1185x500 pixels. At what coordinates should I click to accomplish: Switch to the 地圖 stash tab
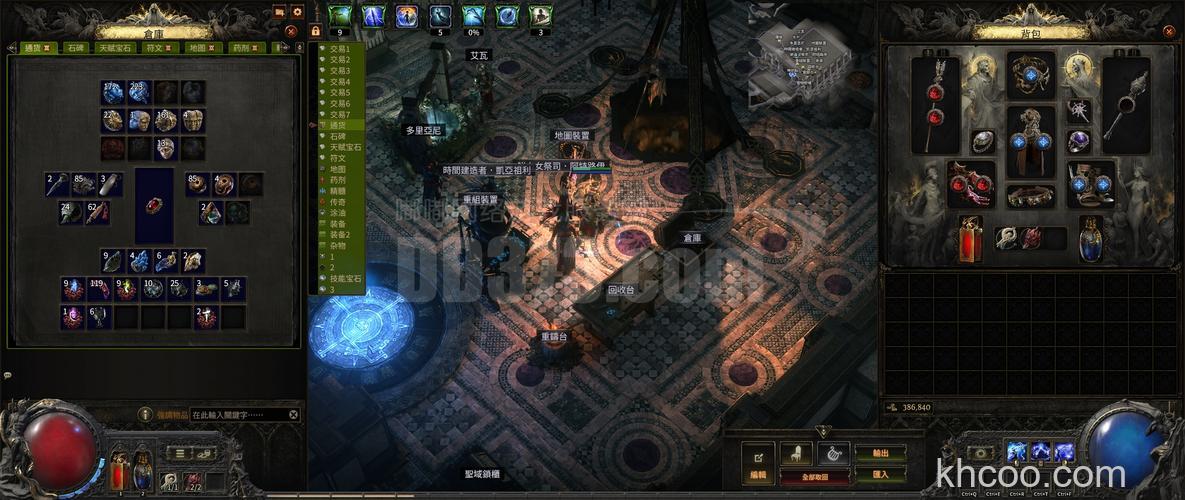pyautogui.click(x=197, y=47)
